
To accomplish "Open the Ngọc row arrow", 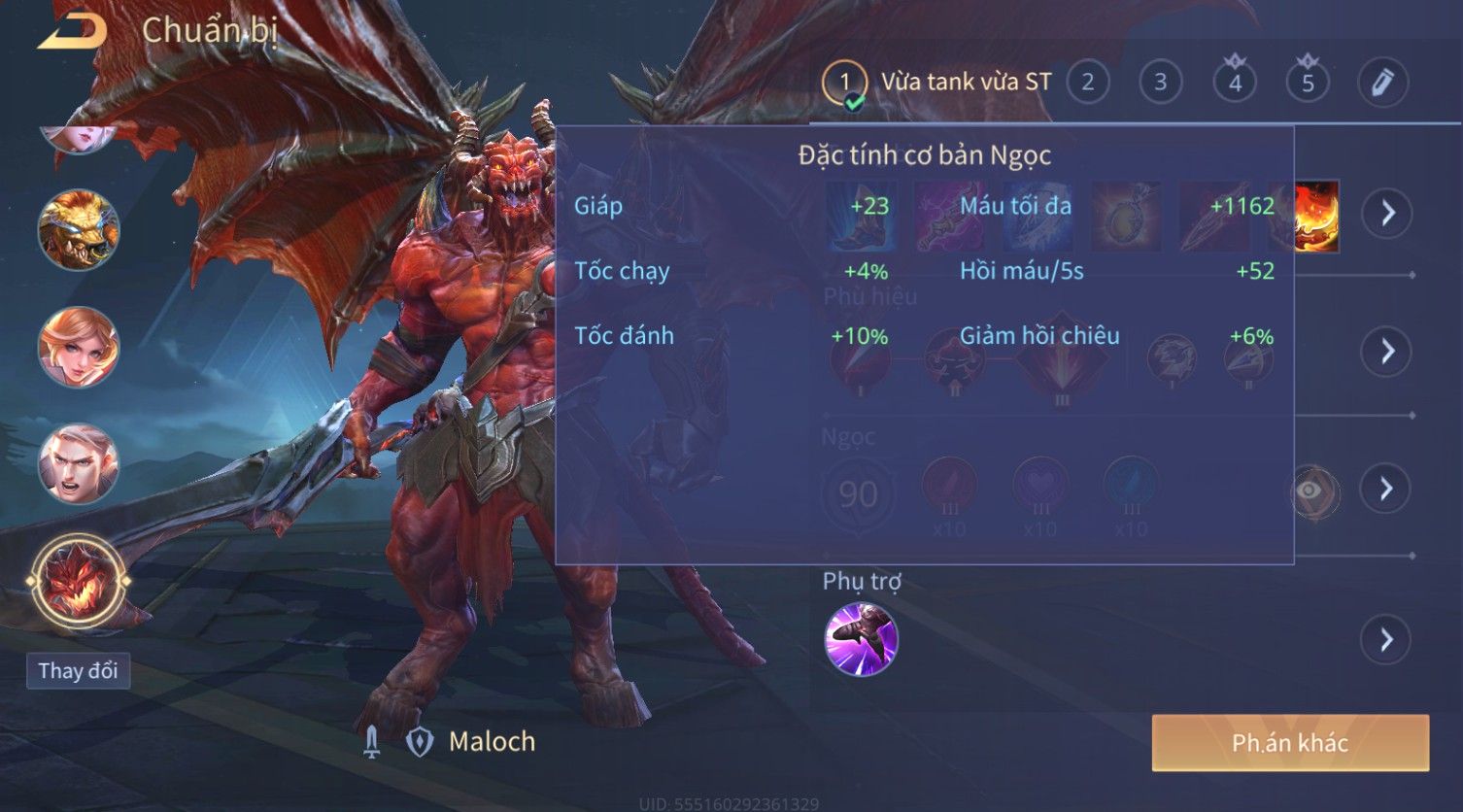I will click(x=1387, y=489).
